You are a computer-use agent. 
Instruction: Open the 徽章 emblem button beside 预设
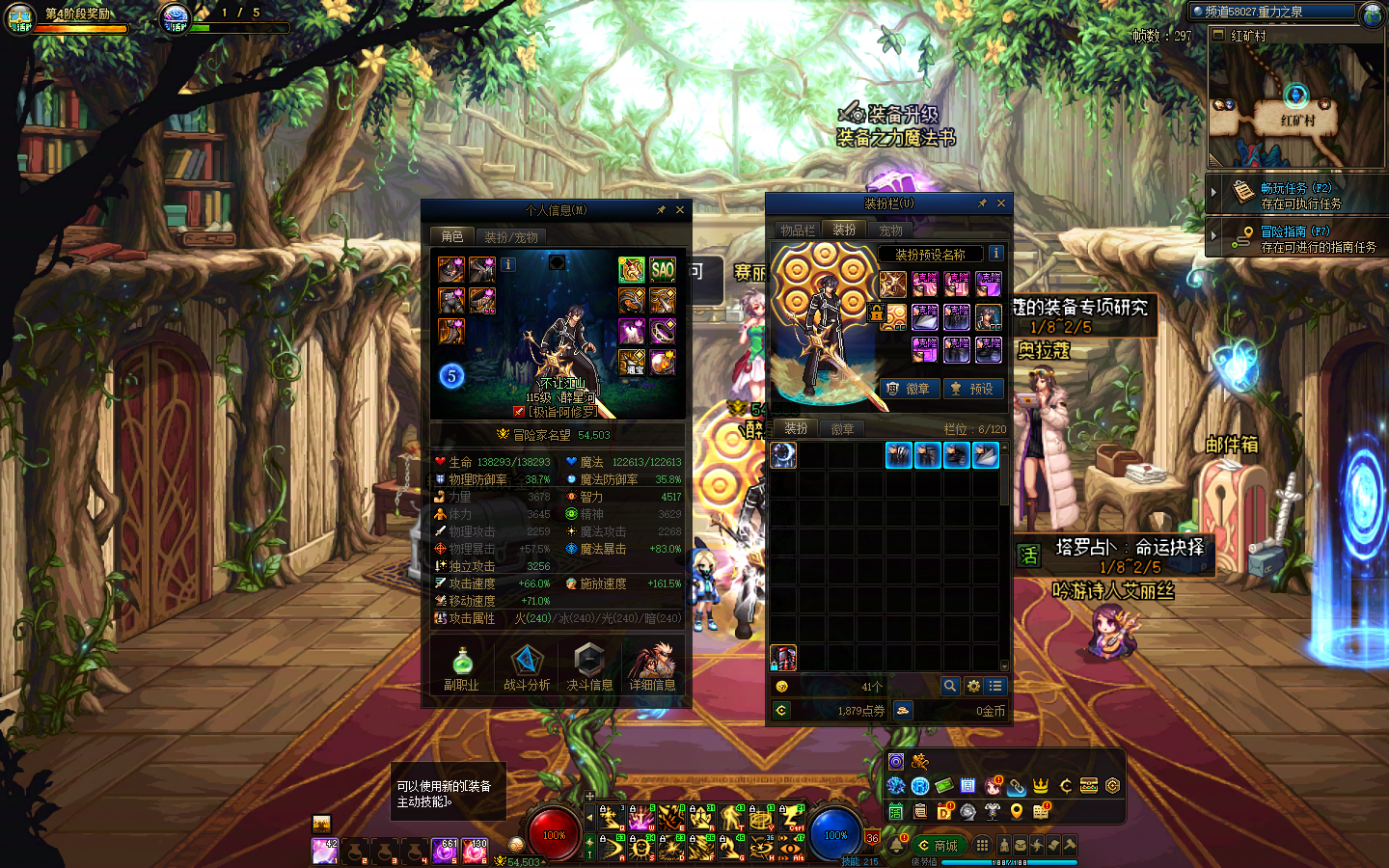pyautogui.click(x=909, y=389)
